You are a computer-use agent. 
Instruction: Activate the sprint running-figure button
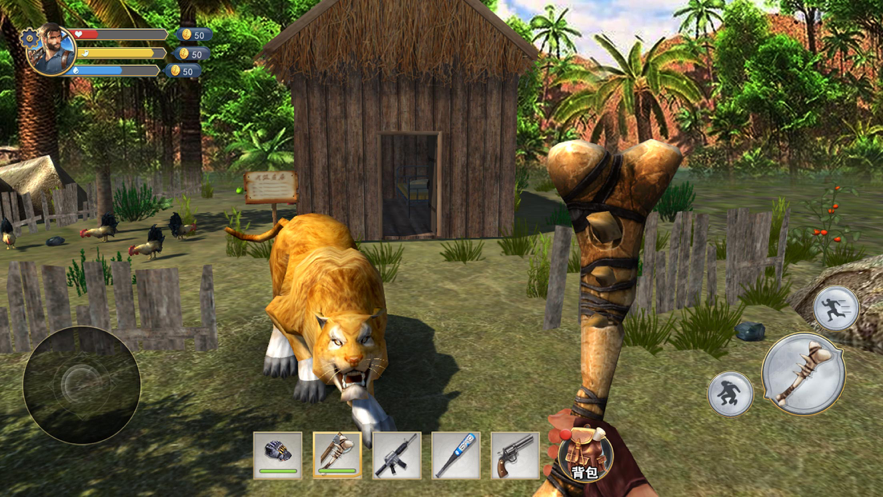pos(836,307)
